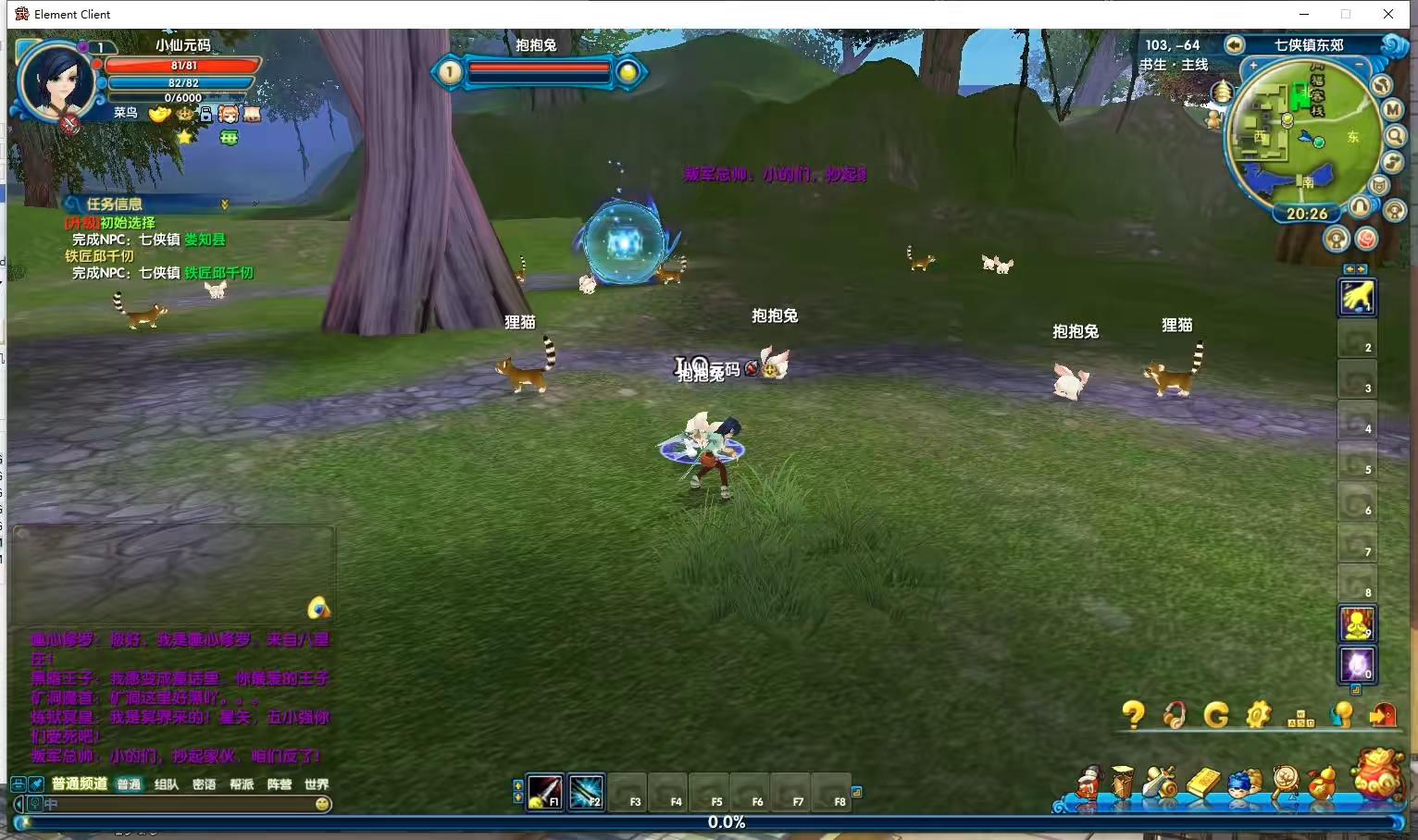Click the minimap magnifying glass search button
1418x840 pixels.
pos(1395,136)
